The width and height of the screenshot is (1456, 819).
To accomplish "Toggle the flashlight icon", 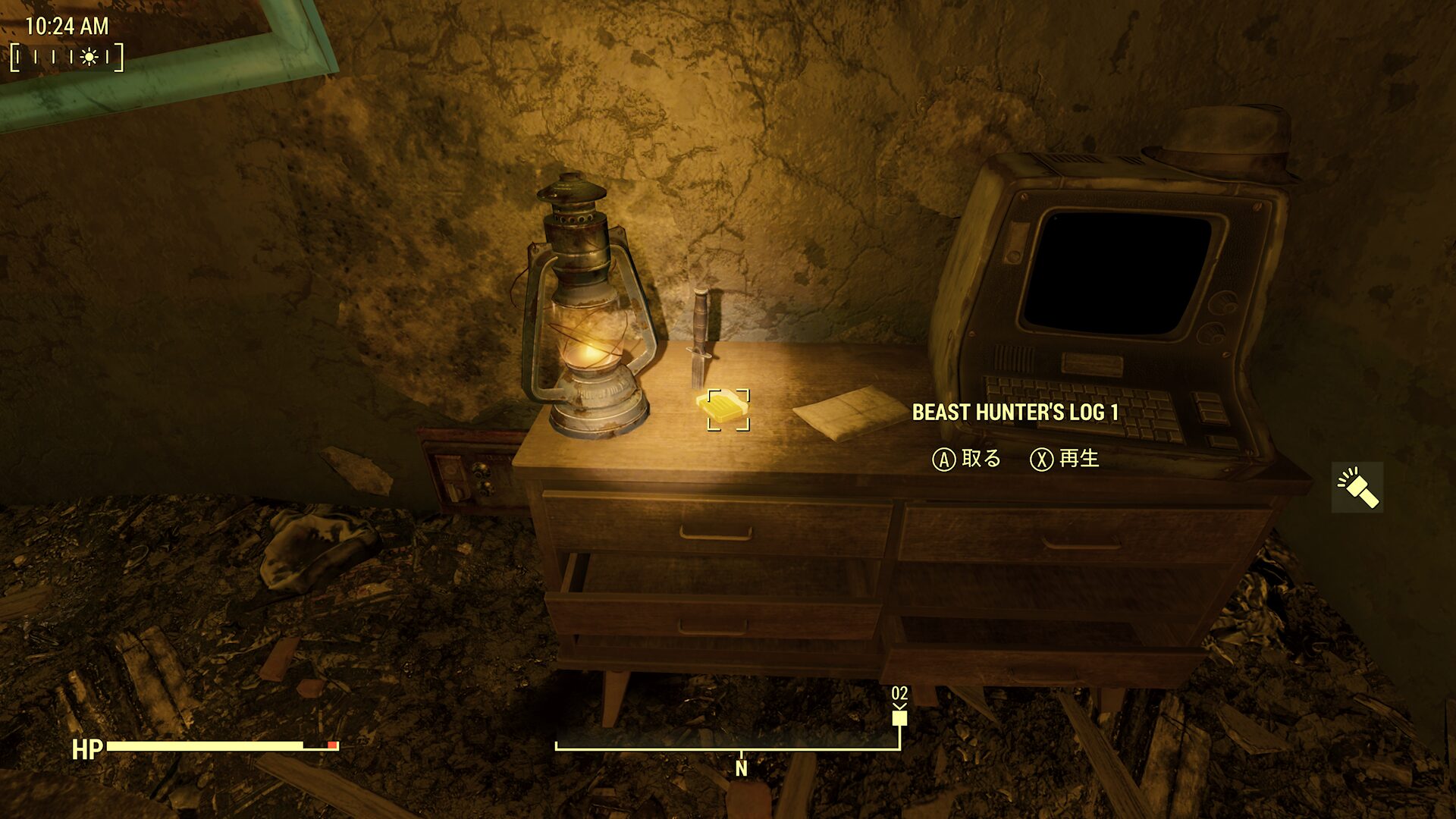I will [x=1357, y=488].
